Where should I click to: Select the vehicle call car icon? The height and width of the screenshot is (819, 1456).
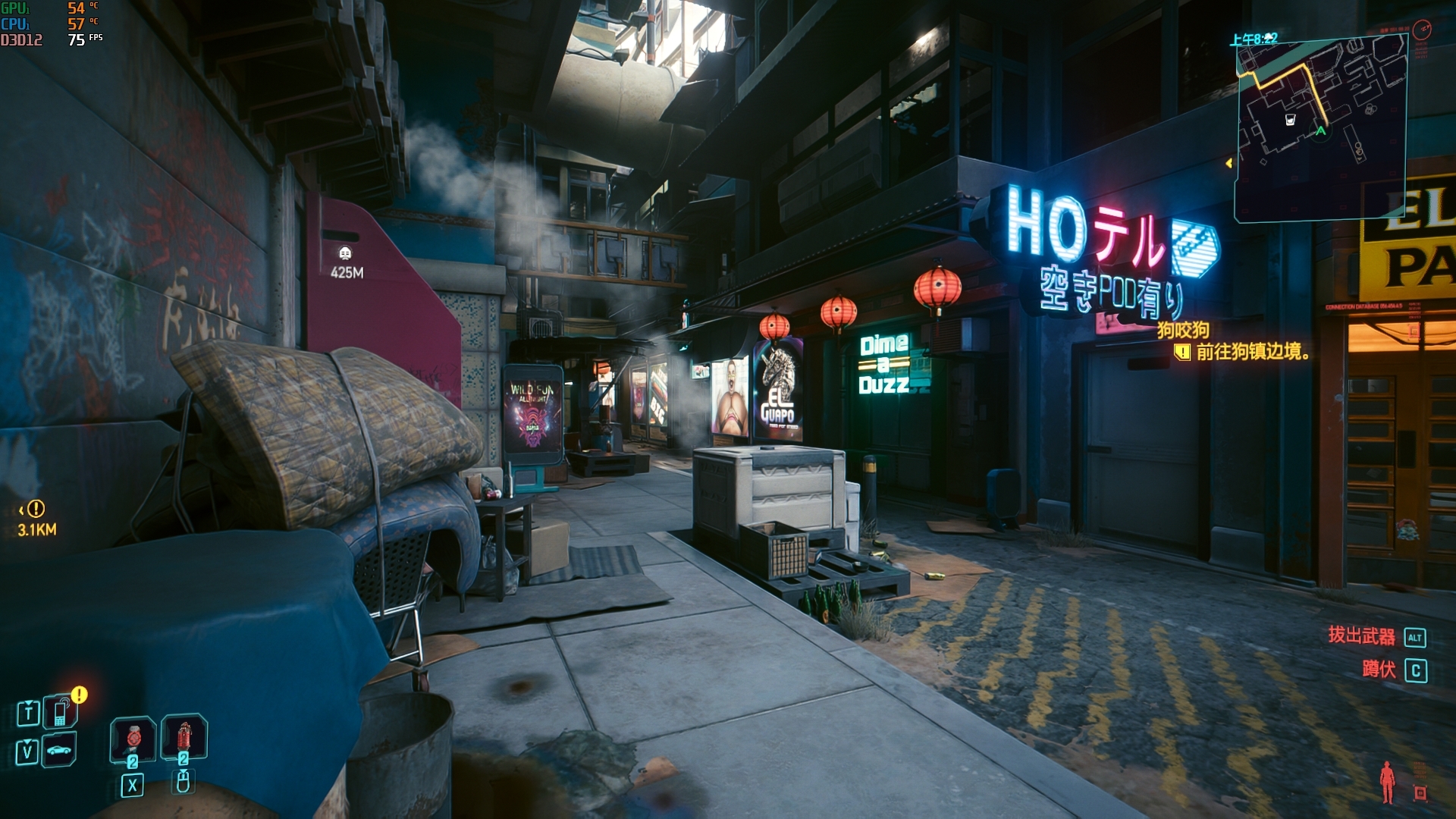click(59, 751)
